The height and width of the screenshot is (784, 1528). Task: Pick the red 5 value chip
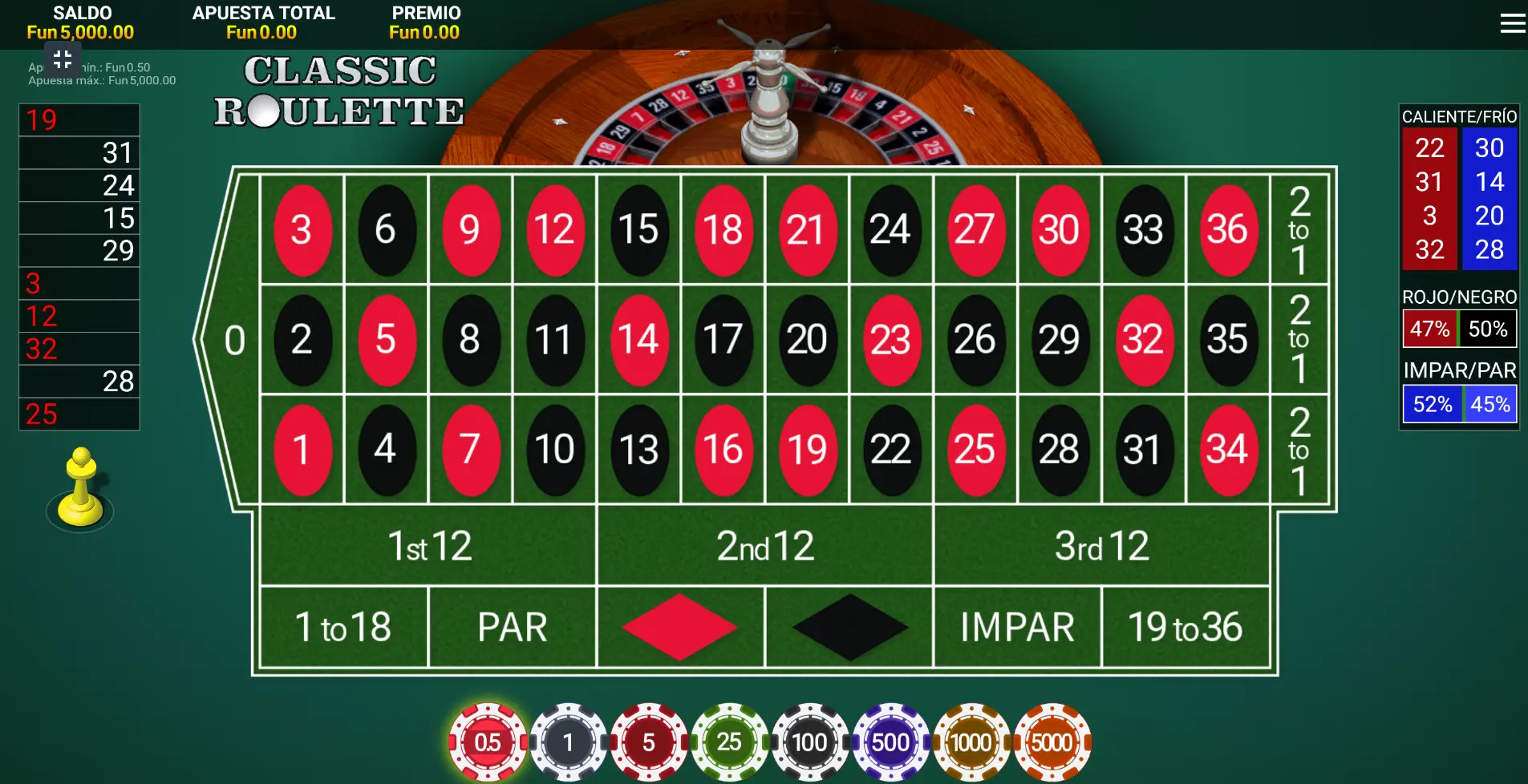[x=649, y=742]
